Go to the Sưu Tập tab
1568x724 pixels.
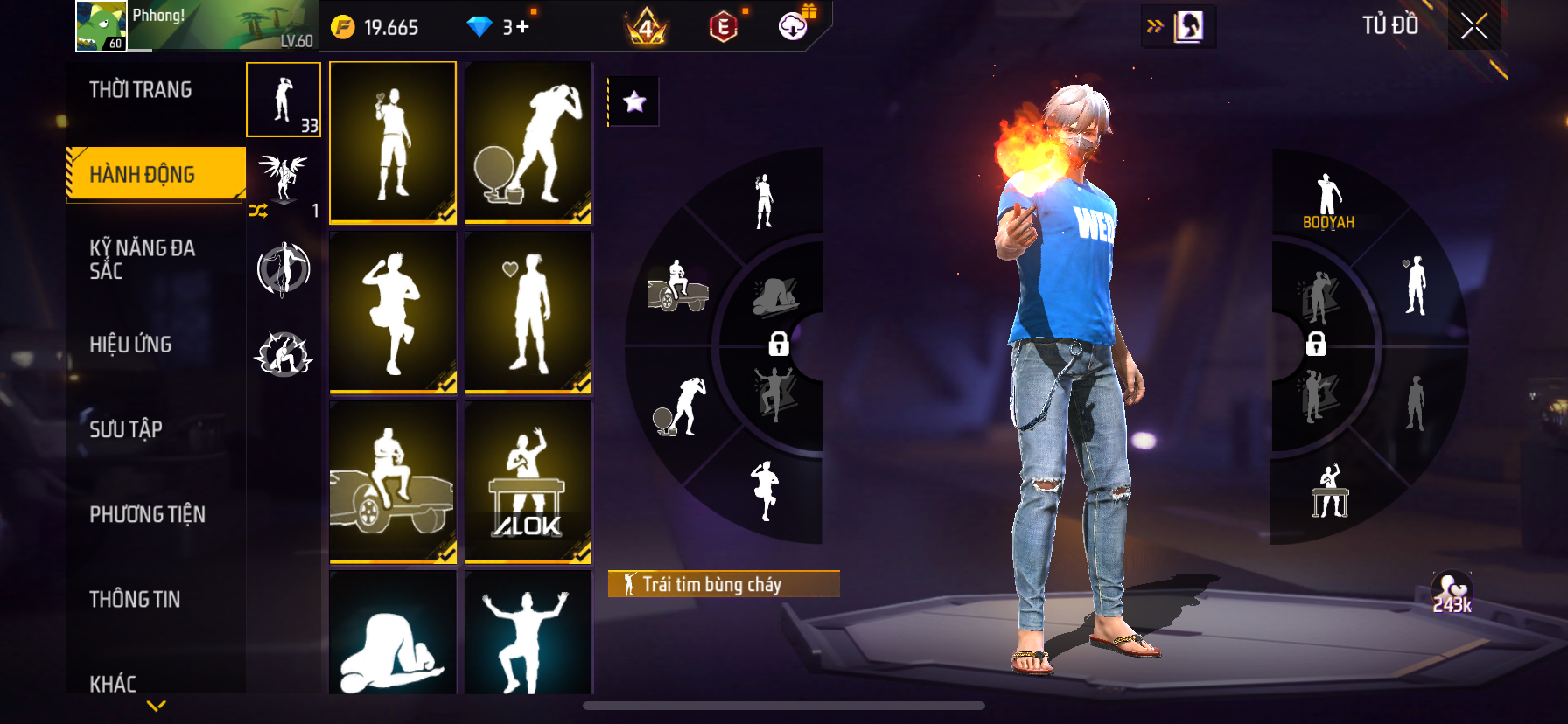126,429
